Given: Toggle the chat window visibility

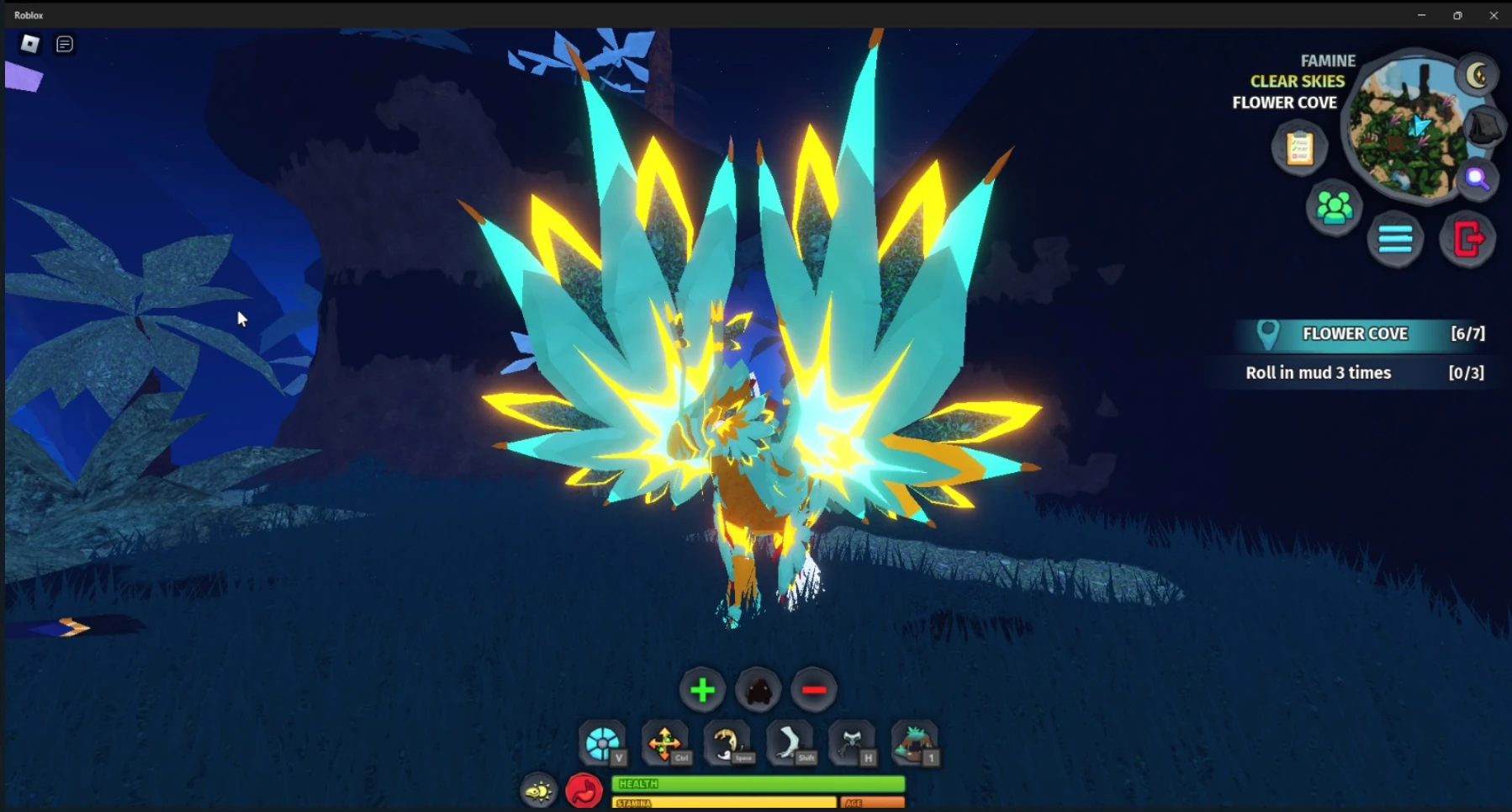Looking at the screenshot, I should pyautogui.click(x=65, y=44).
